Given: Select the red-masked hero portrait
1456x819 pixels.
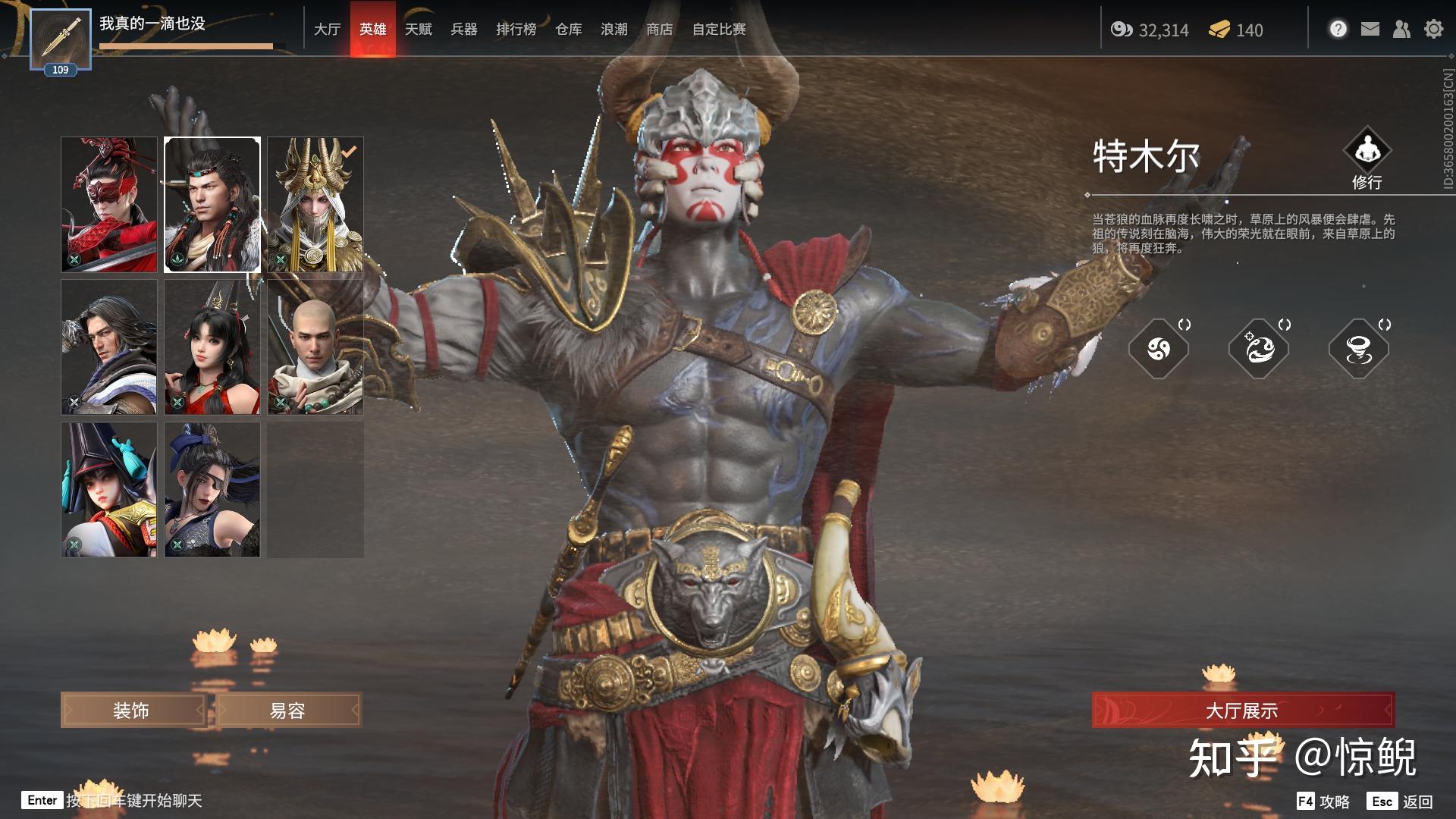Looking at the screenshot, I should pyautogui.click(x=109, y=205).
